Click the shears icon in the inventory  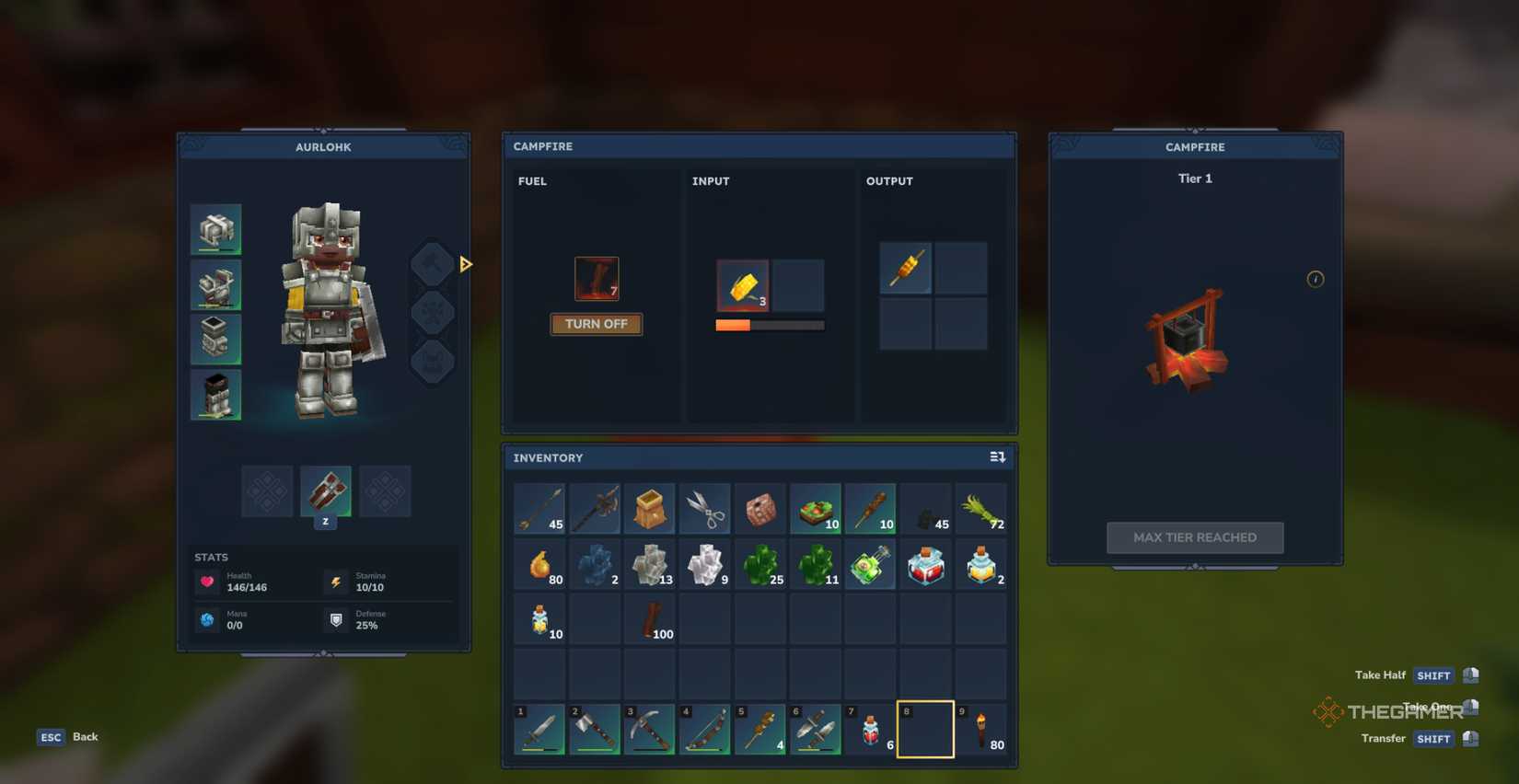tap(705, 507)
